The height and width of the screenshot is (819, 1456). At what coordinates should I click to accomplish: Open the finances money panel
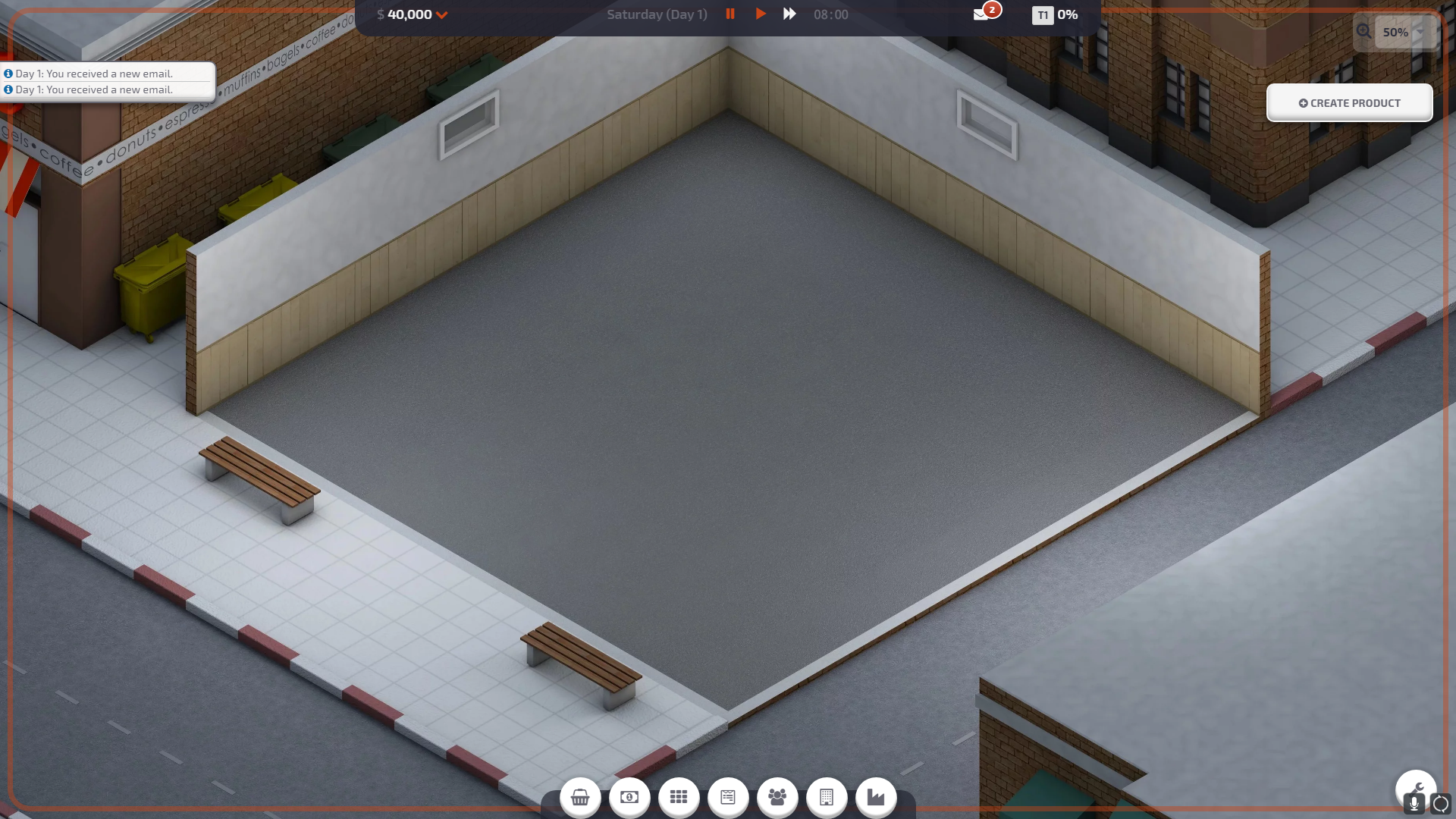pos(629,797)
